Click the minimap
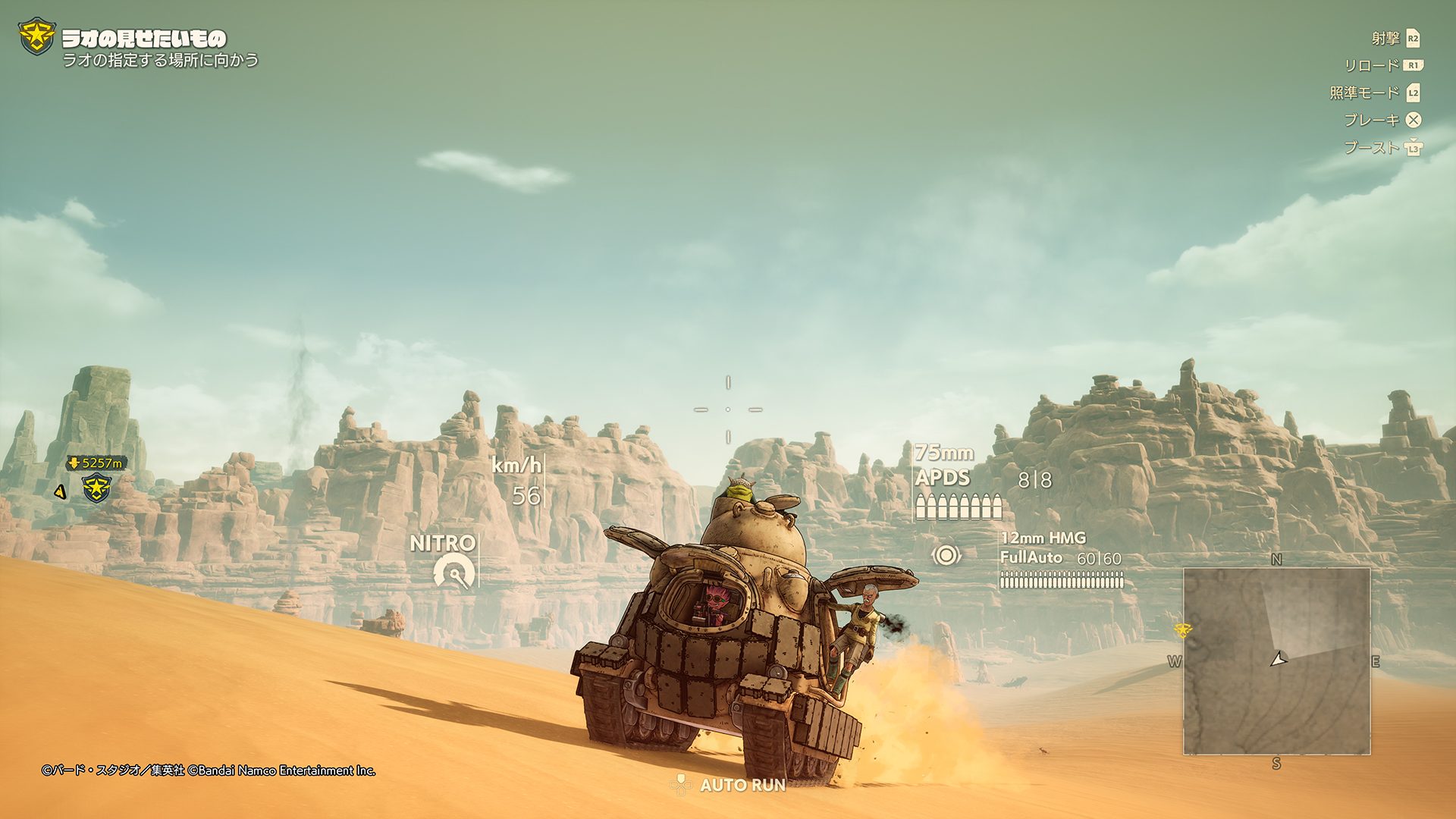 tap(1276, 661)
